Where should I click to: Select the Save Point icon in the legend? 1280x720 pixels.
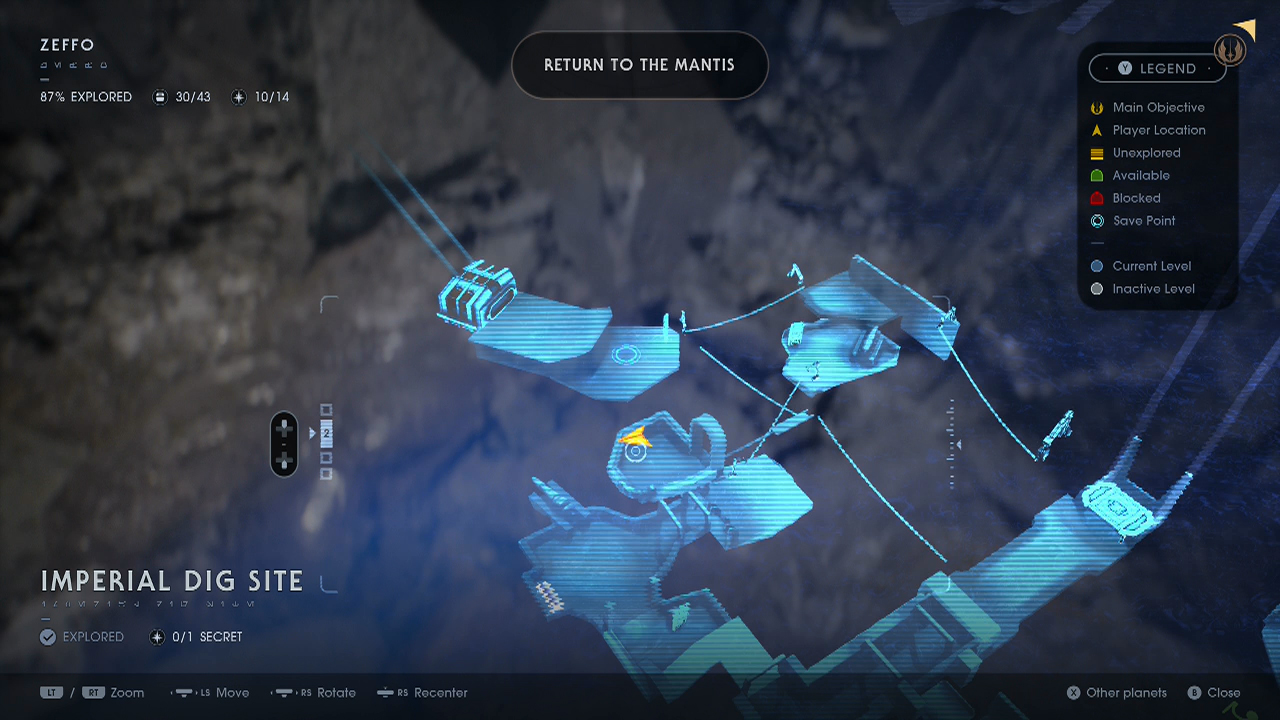[x=1097, y=221]
